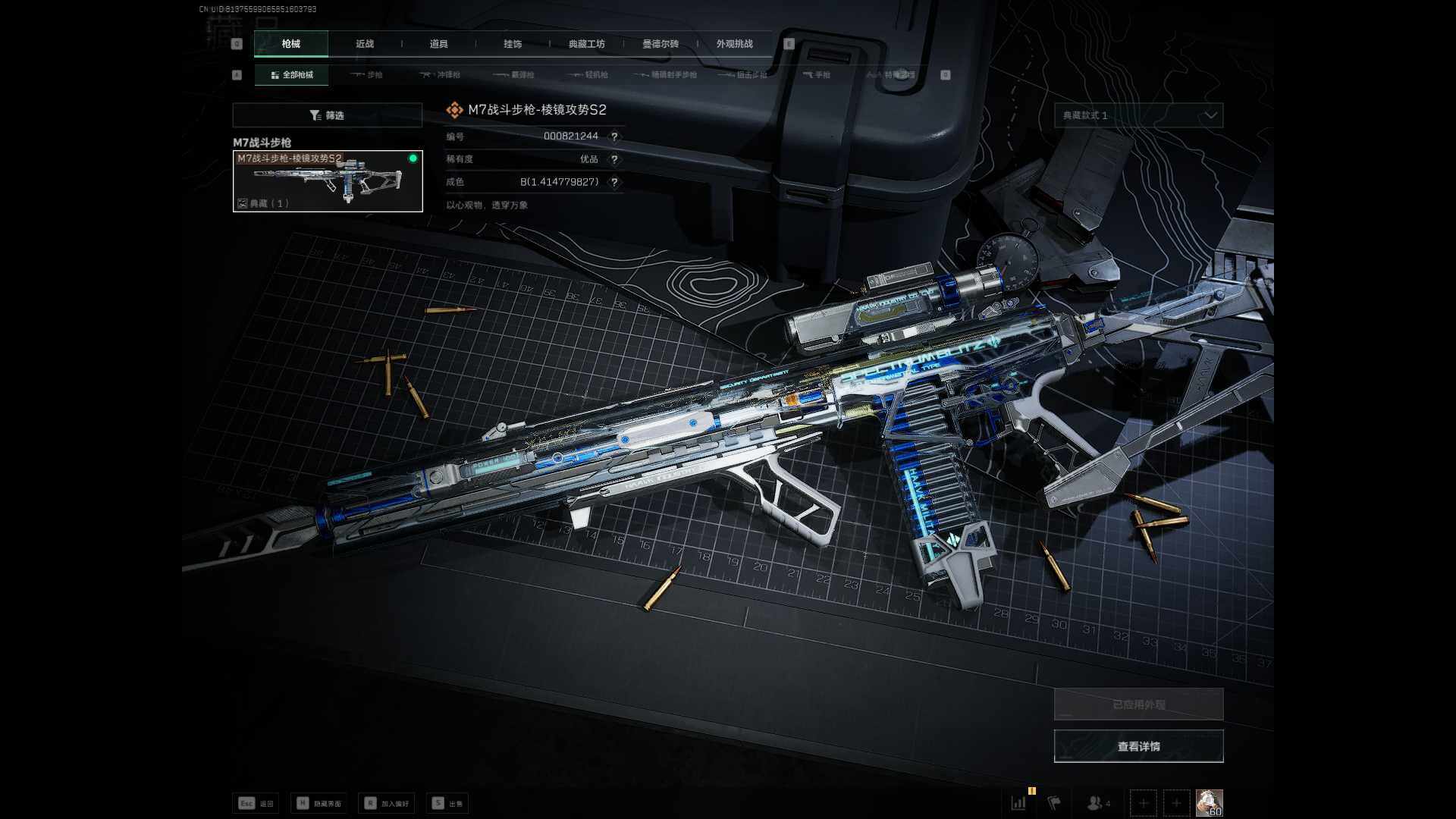
Task: Go to the 典藏工坊 workshop tab
Action: point(586,44)
